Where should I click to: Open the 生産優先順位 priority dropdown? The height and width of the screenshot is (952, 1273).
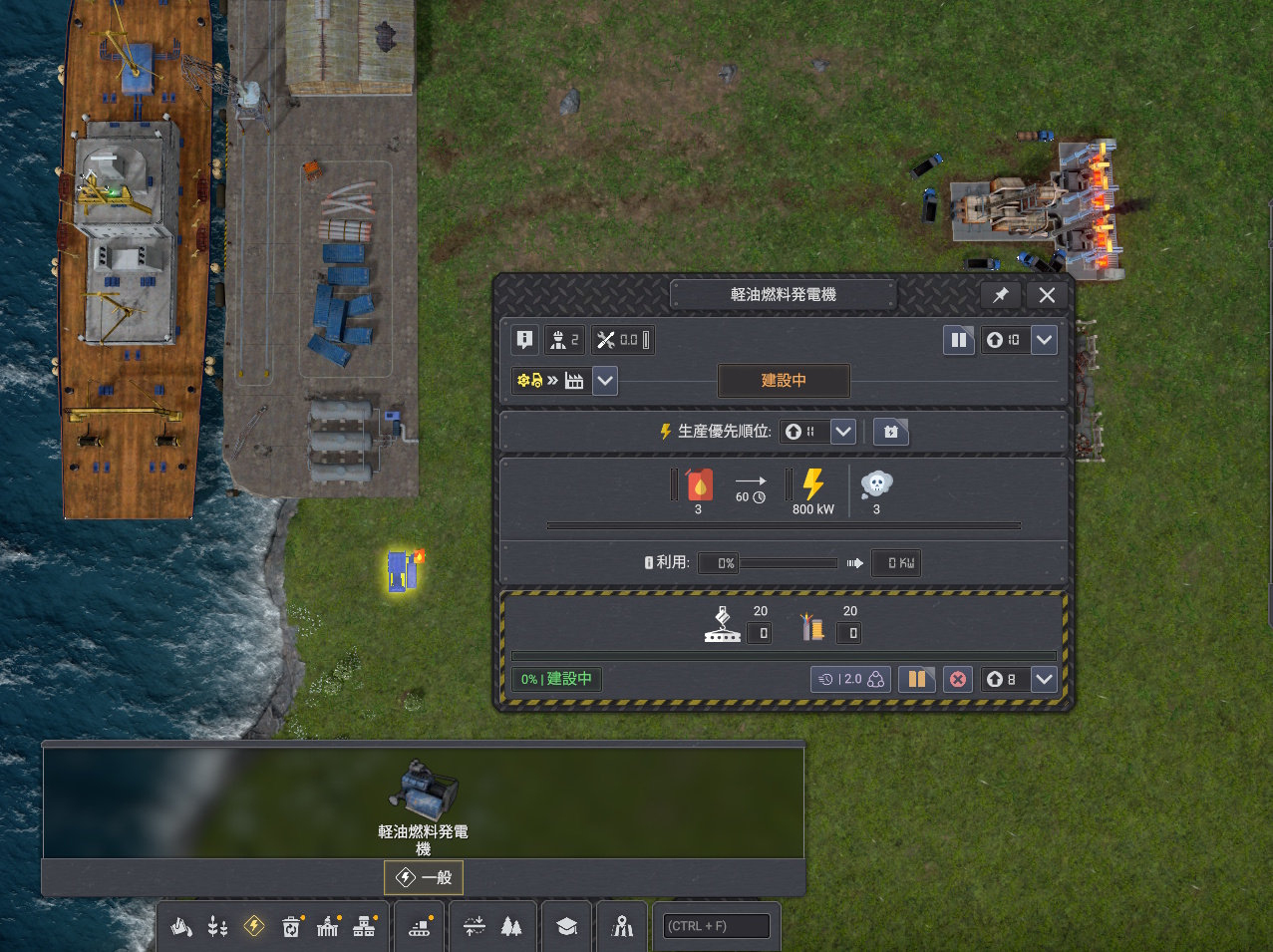click(x=843, y=432)
